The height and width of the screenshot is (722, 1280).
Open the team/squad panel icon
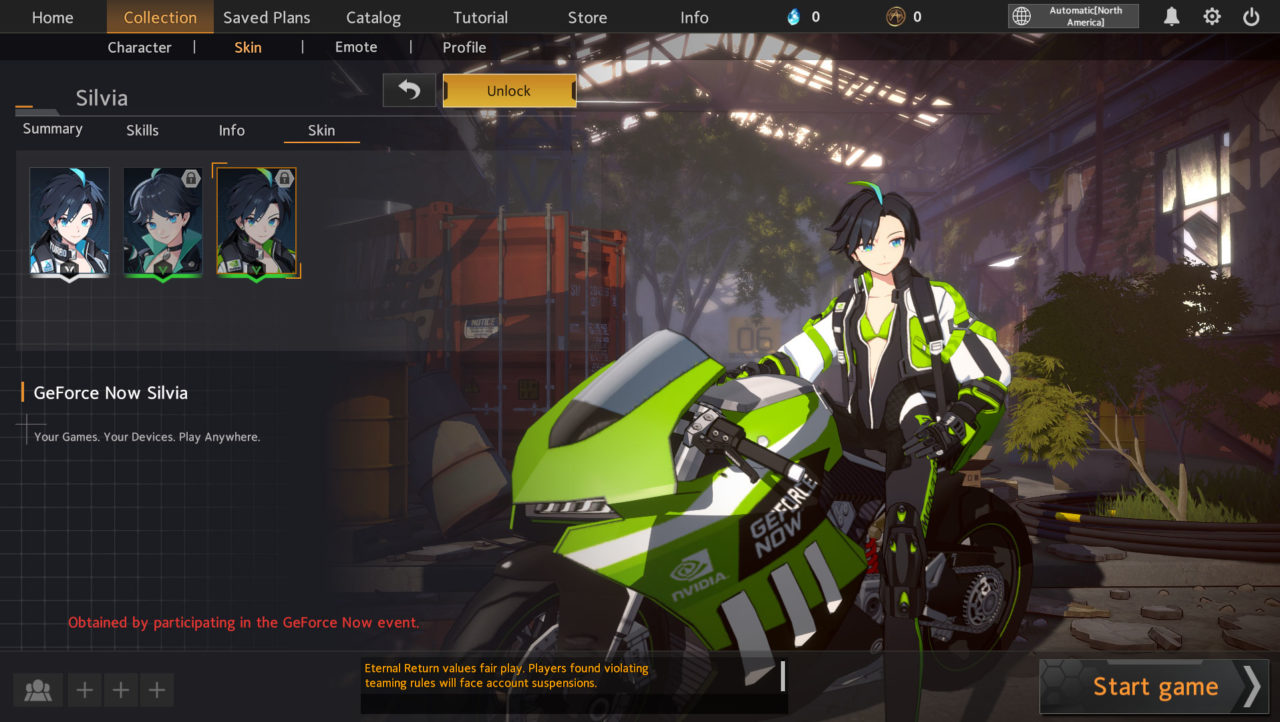[x=38, y=689]
